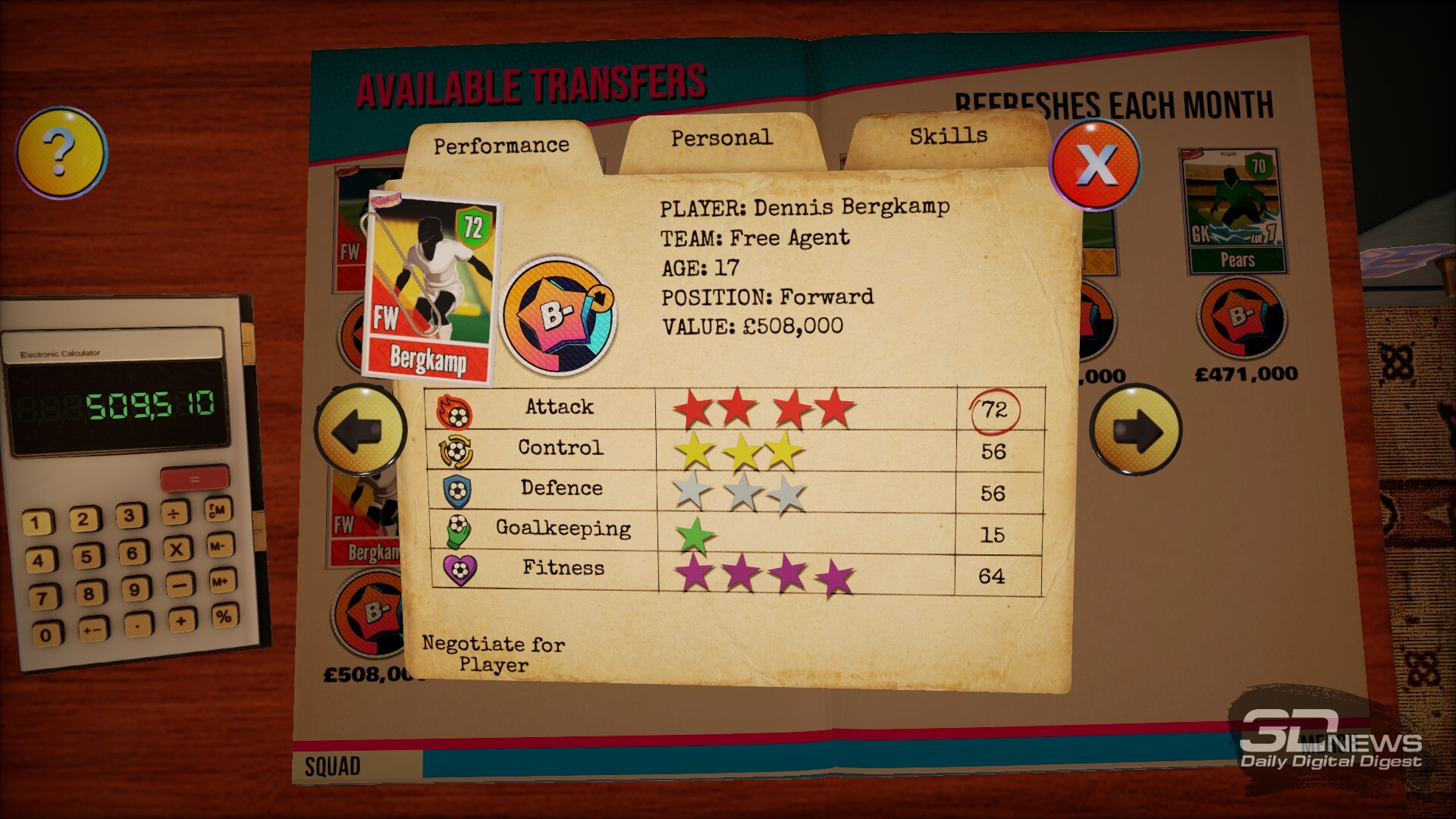This screenshot has height=819, width=1456.
Task: Open the Skills tab
Action: (948, 136)
